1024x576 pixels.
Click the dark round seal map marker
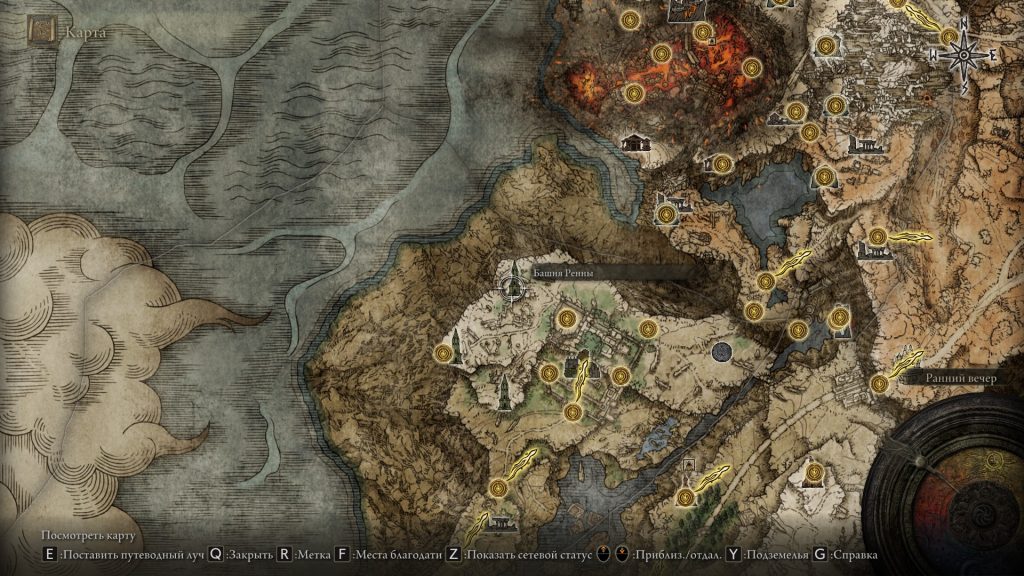pyautogui.click(x=722, y=351)
